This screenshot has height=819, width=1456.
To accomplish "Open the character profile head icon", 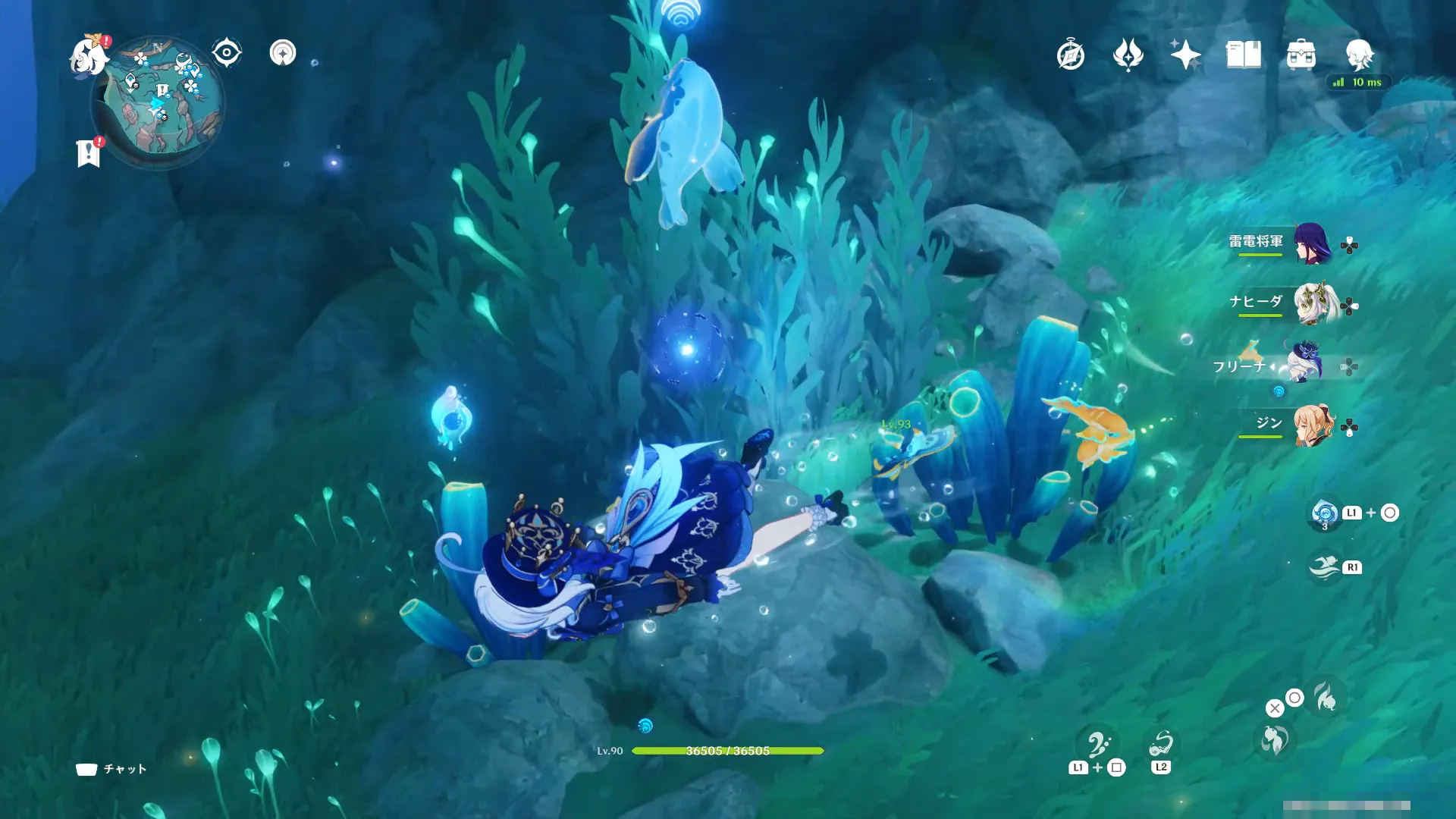I will click(x=1359, y=55).
